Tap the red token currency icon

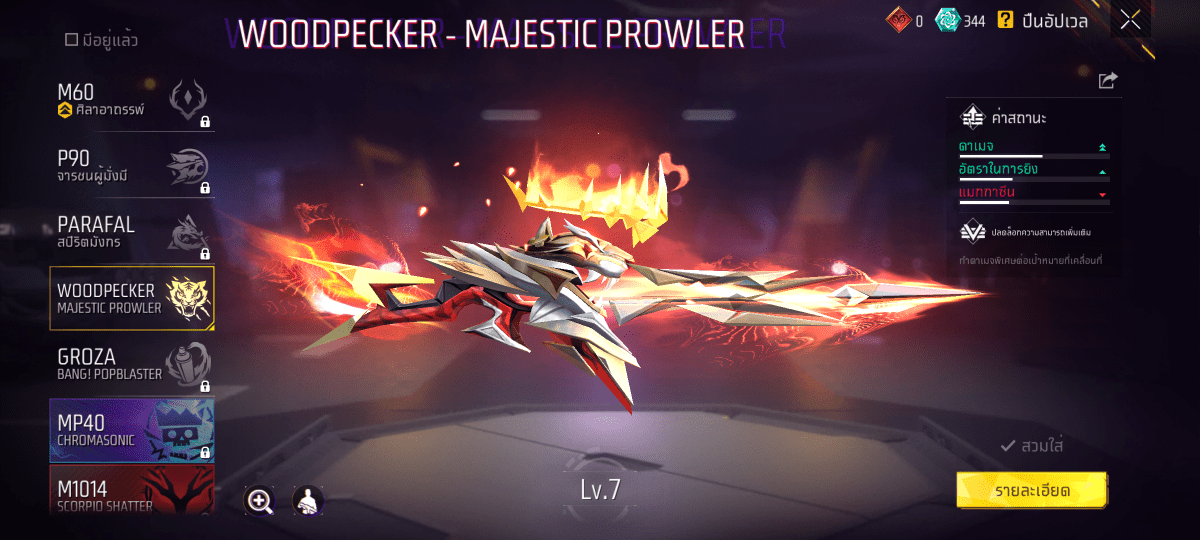tap(899, 20)
